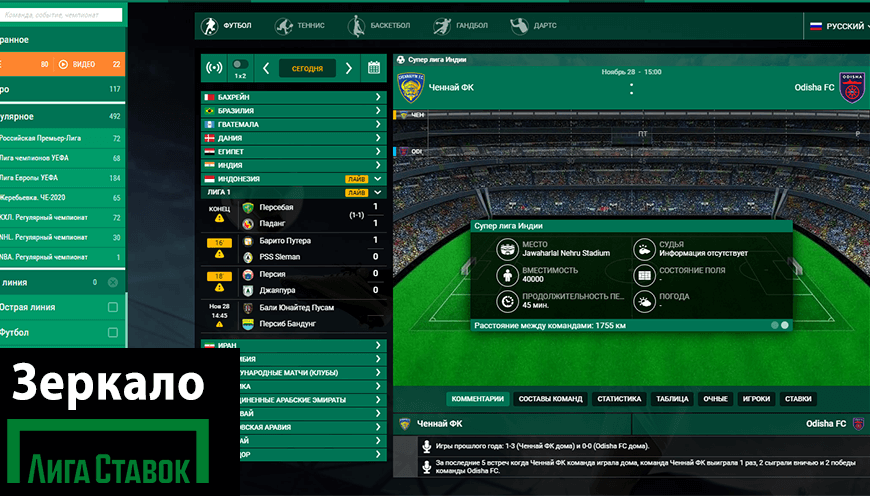Toggle the 1x2 odds switch
This screenshot has width=870, height=496.
[240, 65]
